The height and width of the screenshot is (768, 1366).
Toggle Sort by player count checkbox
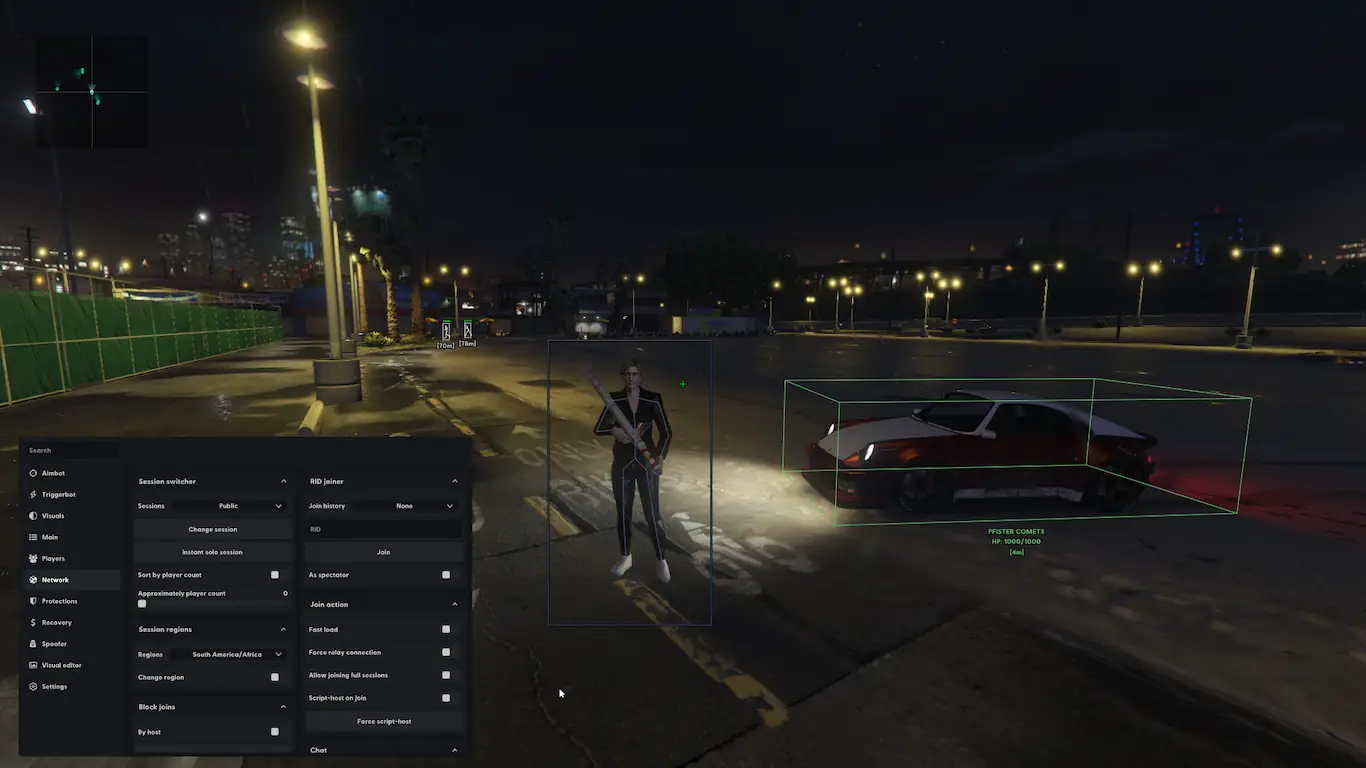(x=275, y=575)
